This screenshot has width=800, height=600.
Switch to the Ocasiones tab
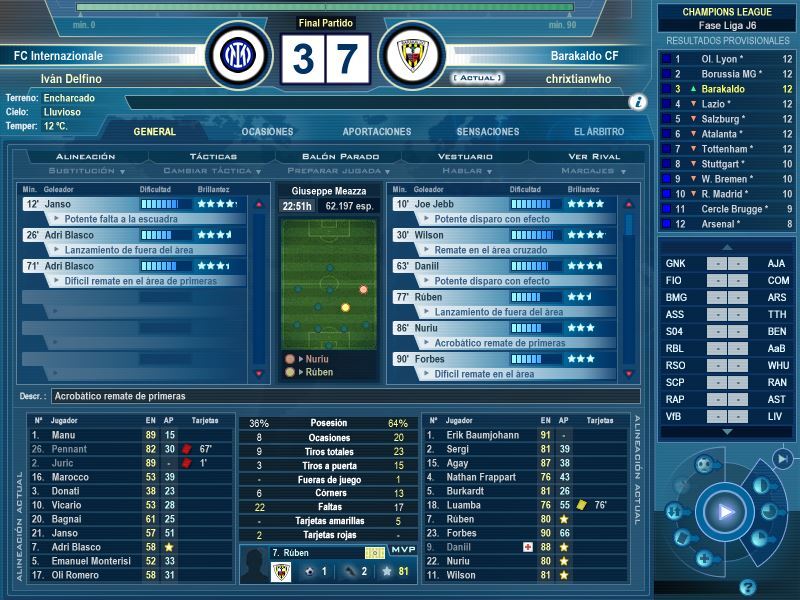[267, 132]
